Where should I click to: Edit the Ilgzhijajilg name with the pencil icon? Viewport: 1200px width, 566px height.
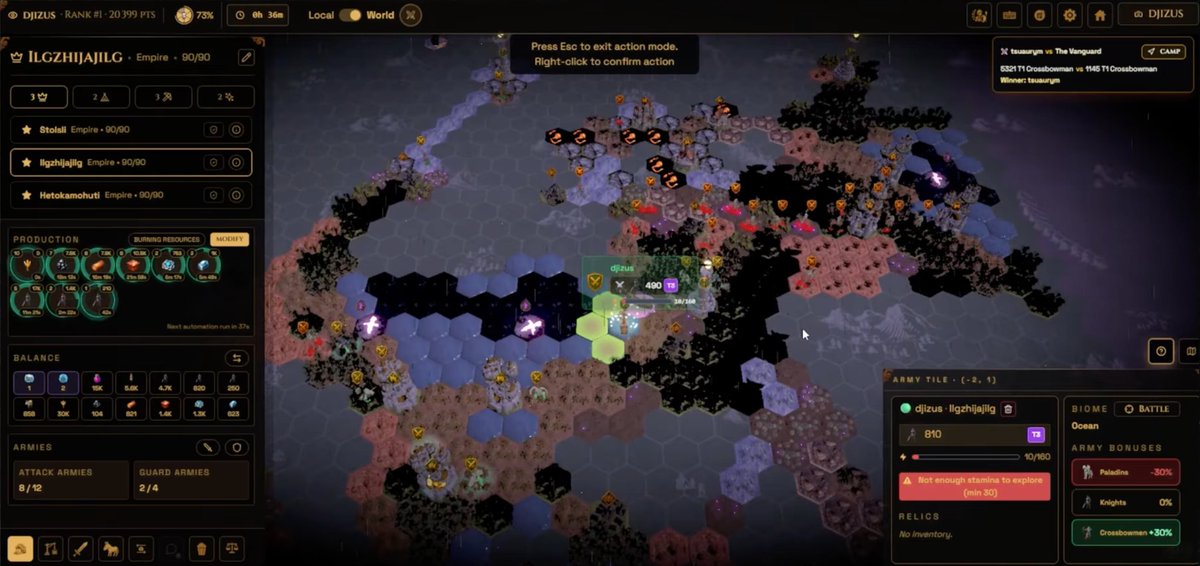coord(245,58)
